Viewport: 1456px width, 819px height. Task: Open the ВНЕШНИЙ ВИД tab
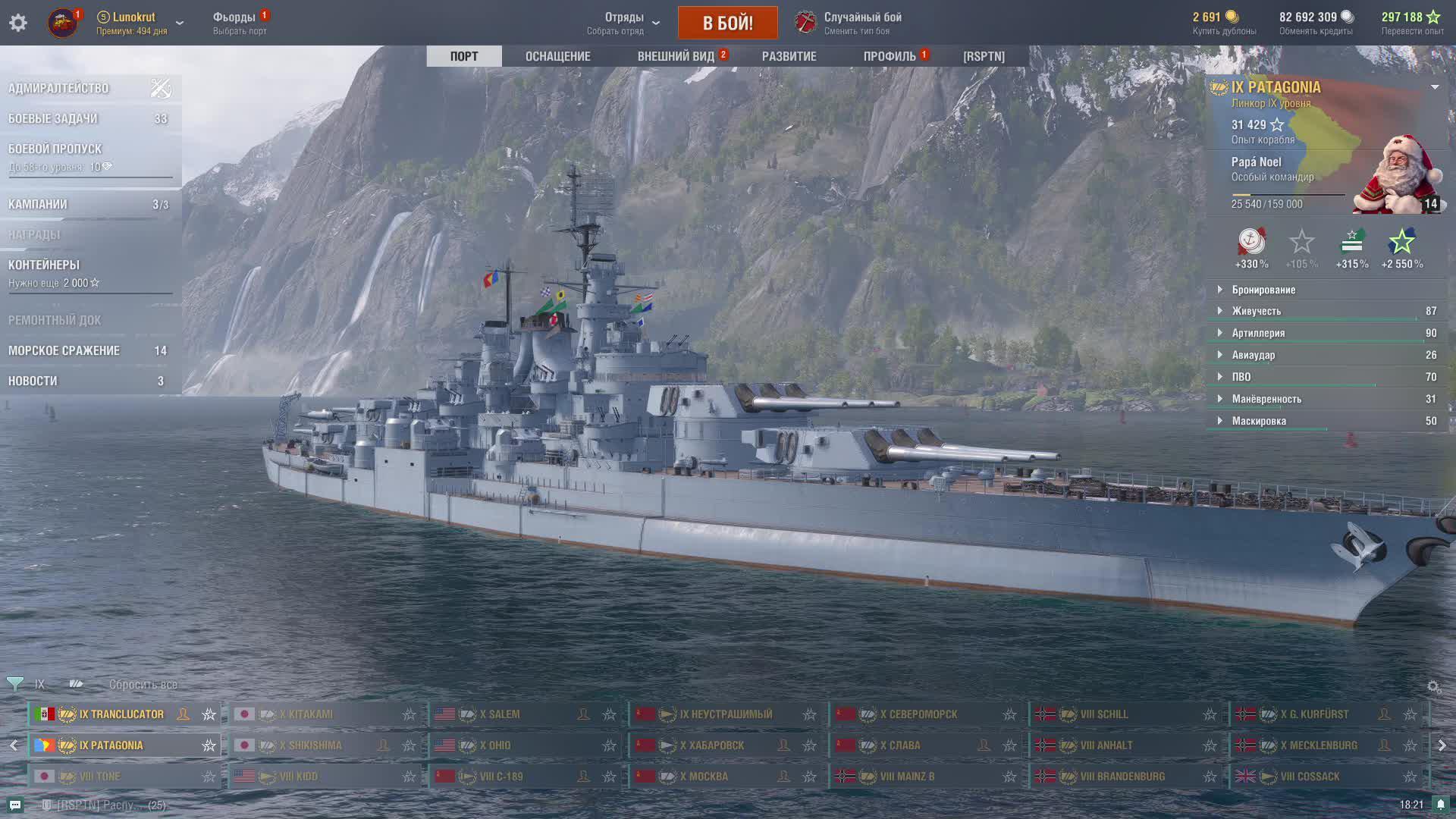676,56
